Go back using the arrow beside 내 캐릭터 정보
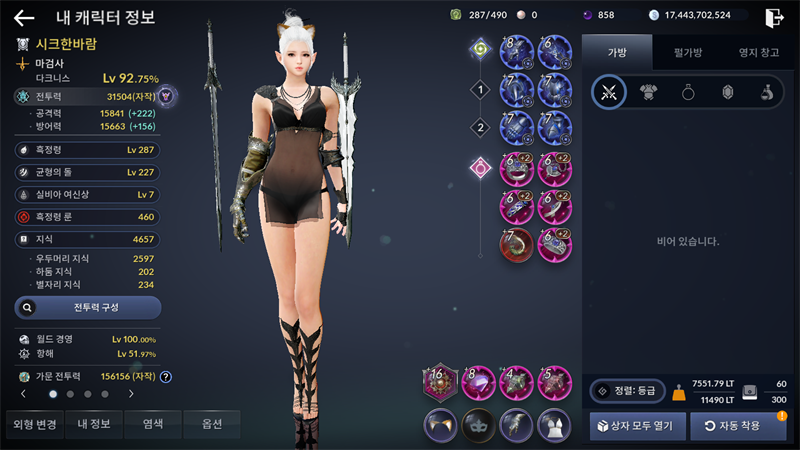 (24, 17)
